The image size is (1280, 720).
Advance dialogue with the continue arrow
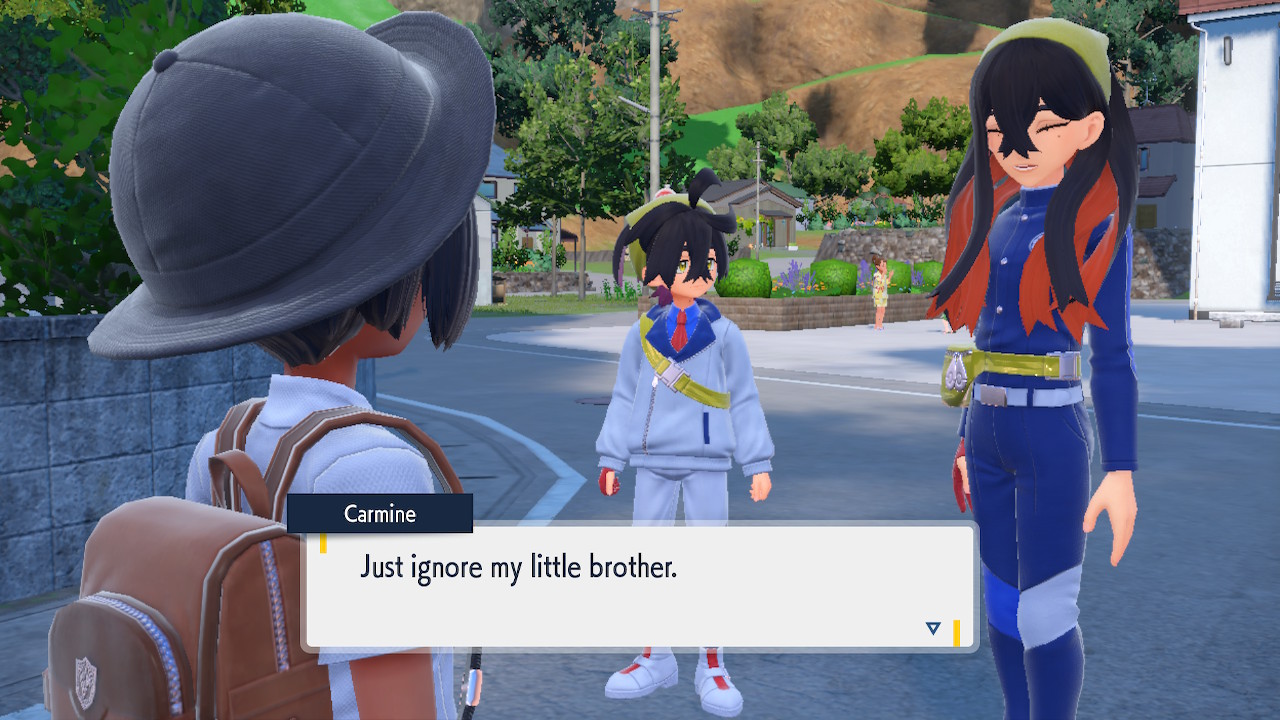[x=933, y=628]
